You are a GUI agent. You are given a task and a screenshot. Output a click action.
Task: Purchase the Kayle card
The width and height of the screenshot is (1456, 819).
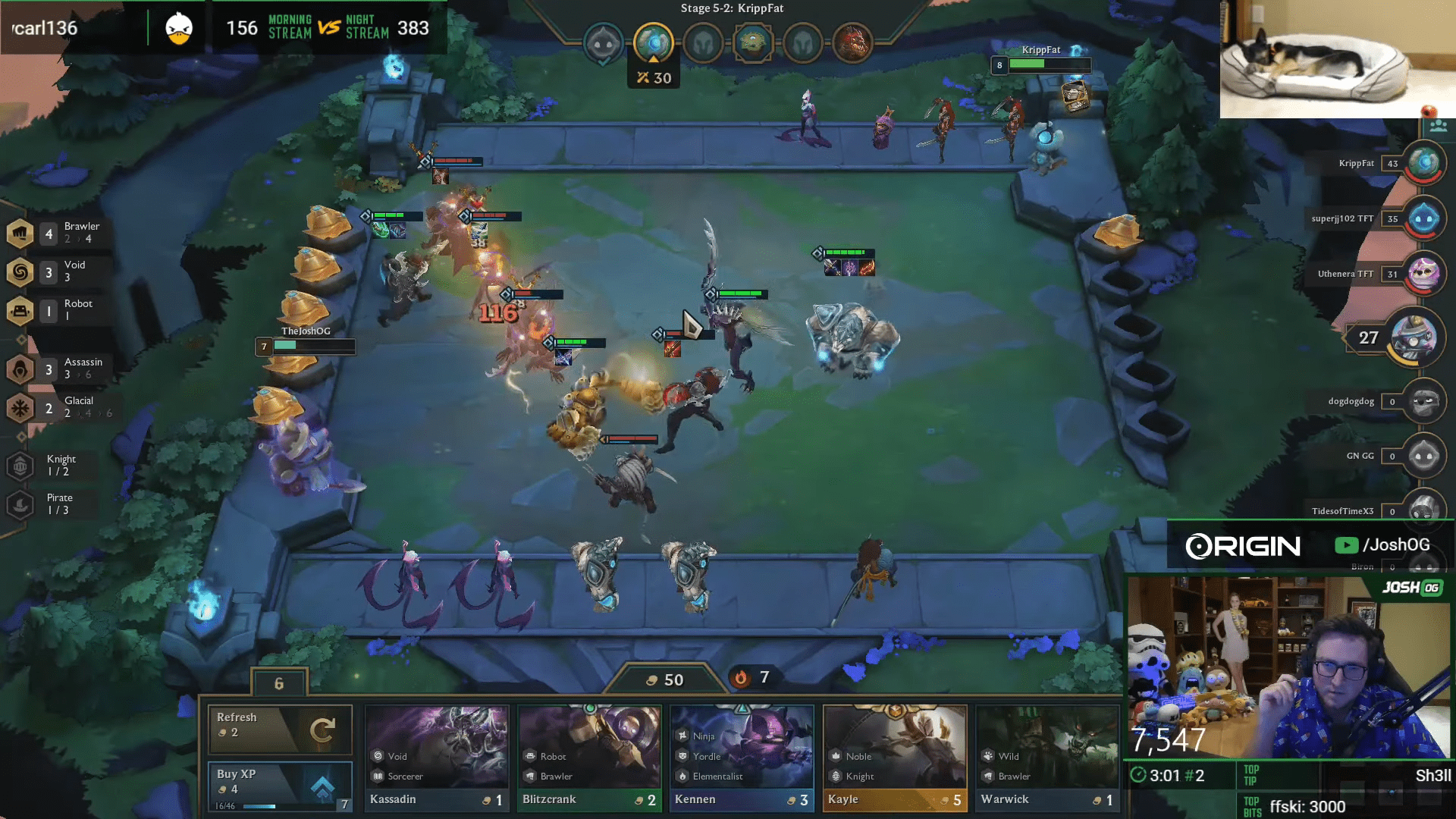click(895, 758)
